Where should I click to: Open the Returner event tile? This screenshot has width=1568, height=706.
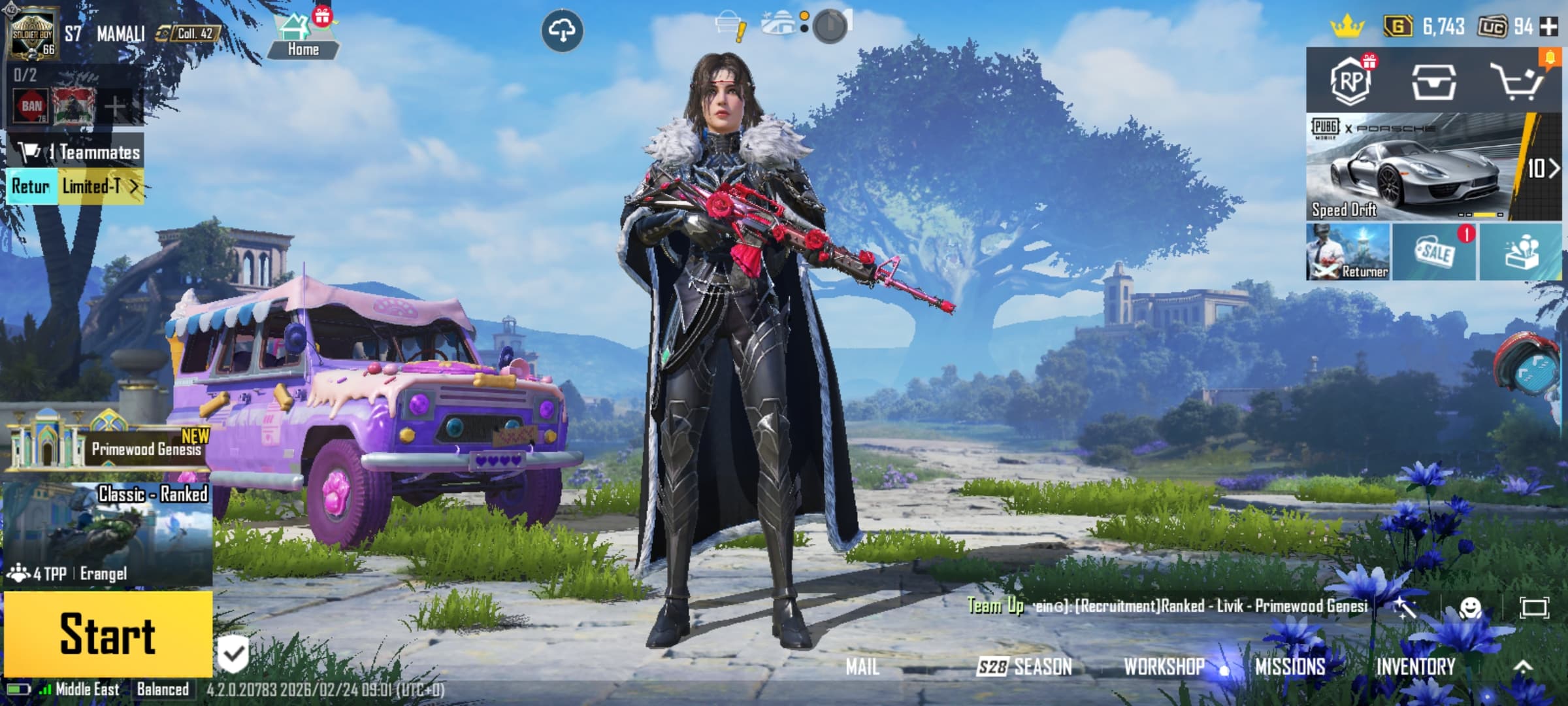tap(1348, 252)
